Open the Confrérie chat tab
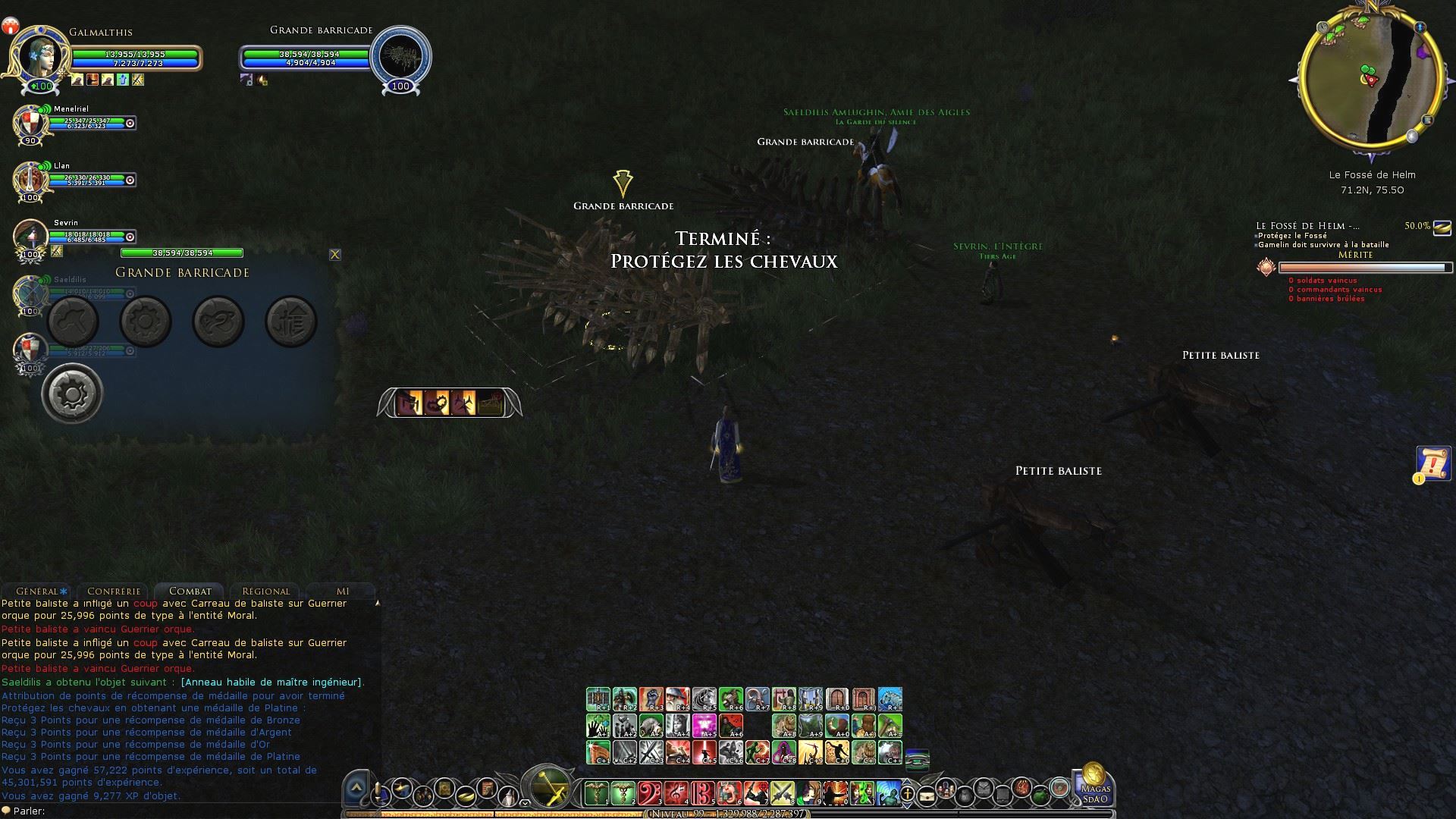Viewport: 1456px width, 819px height. click(x=114, y=591)
